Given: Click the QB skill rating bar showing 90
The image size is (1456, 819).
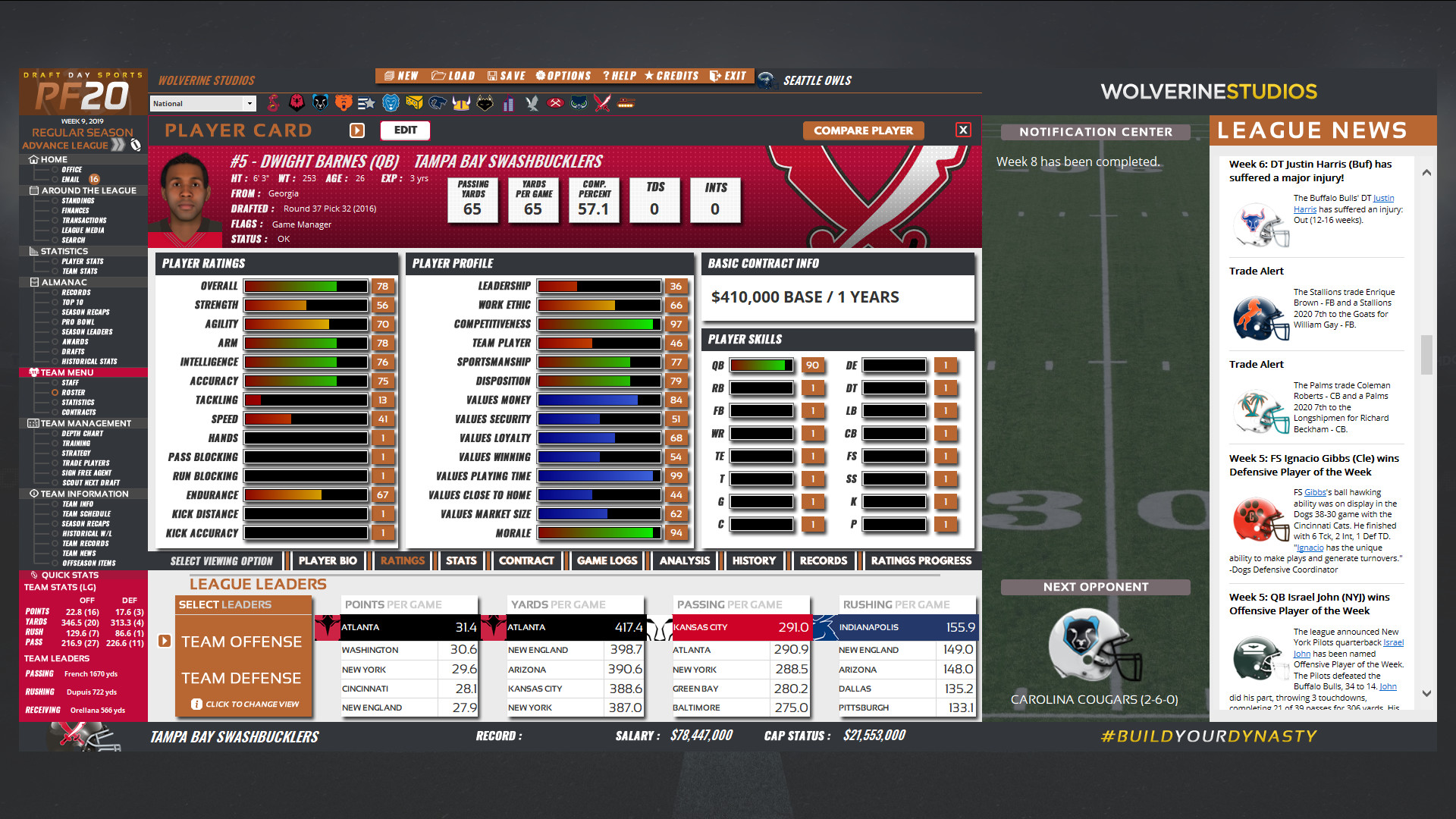Looking at the screenshot, I should point(761,365).
